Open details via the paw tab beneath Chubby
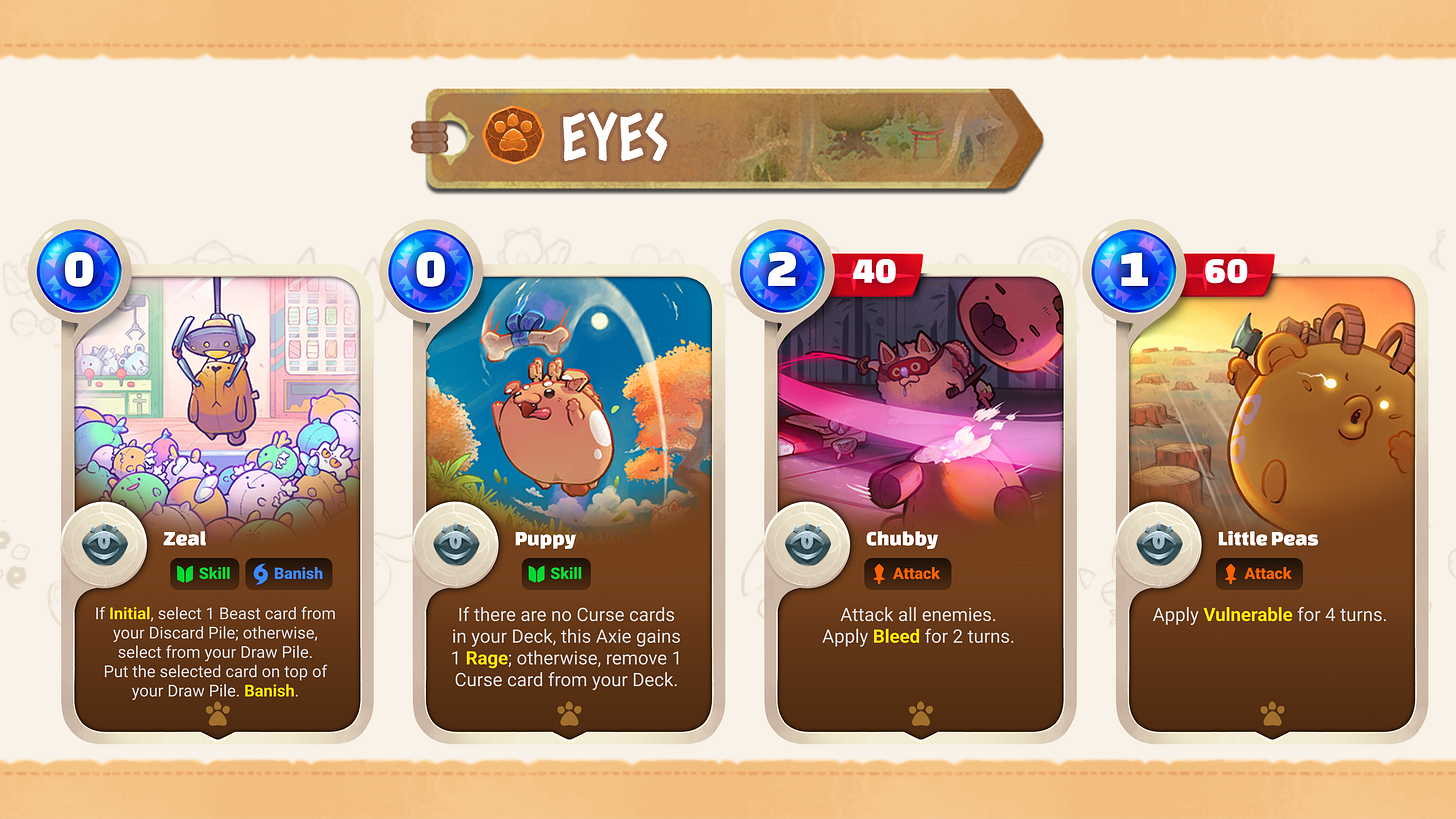1456x819 pixels. point(919,714)
